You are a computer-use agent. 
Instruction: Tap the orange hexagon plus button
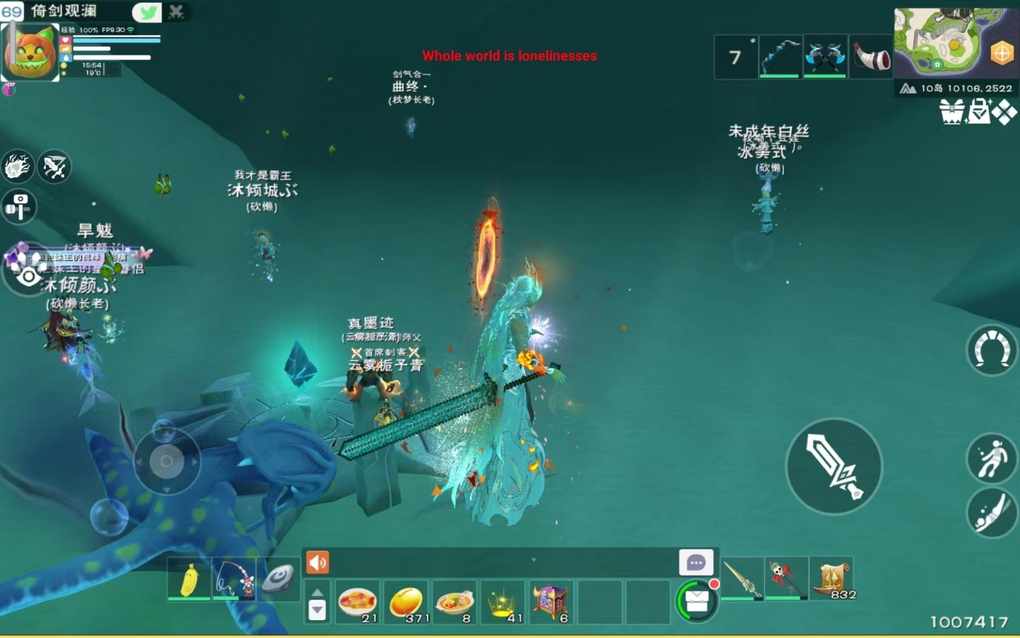[1001, 53]
